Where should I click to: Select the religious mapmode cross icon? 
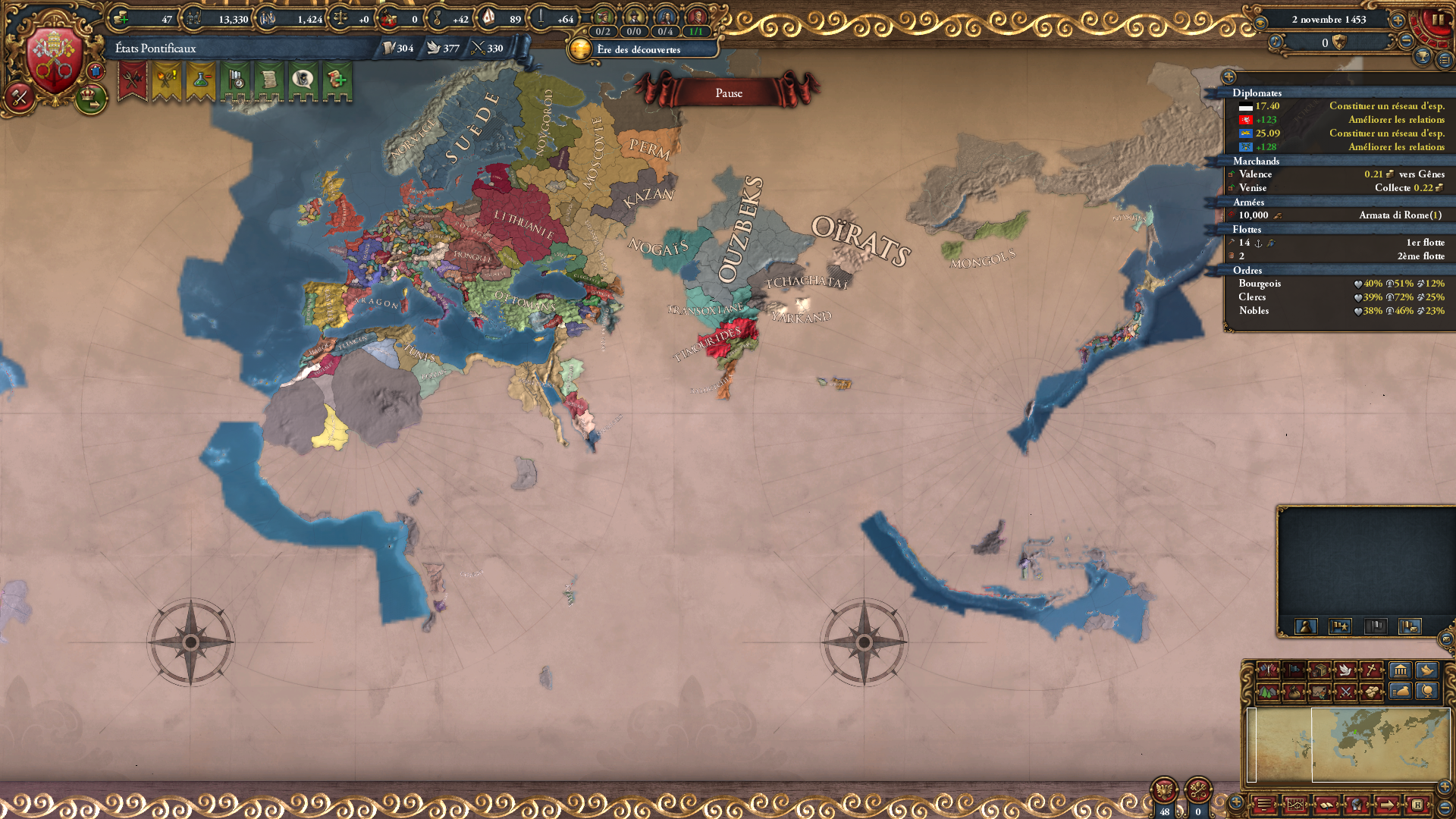pos(1370,670)
